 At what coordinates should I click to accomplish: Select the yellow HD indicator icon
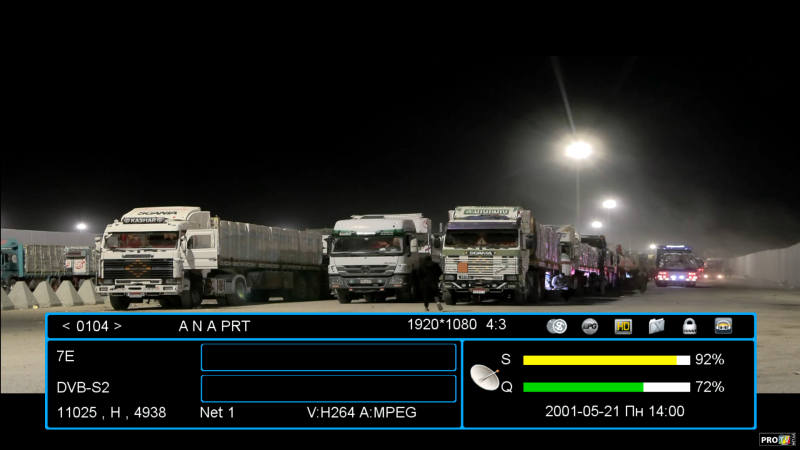tap(623, 326)
